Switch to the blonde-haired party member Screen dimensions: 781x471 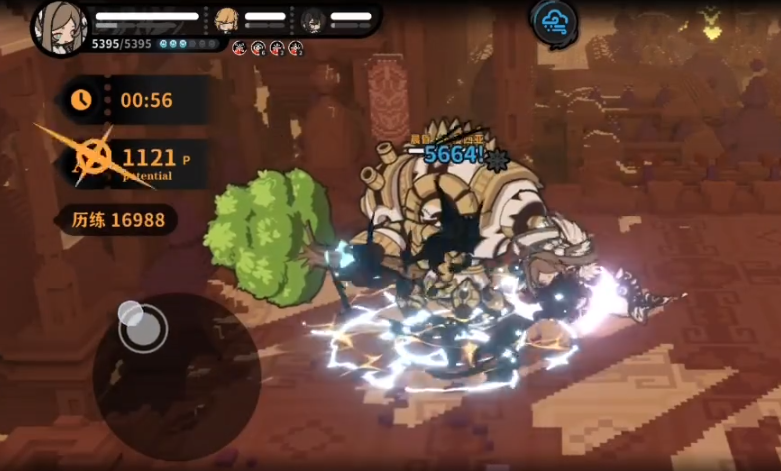click(229, 19)
